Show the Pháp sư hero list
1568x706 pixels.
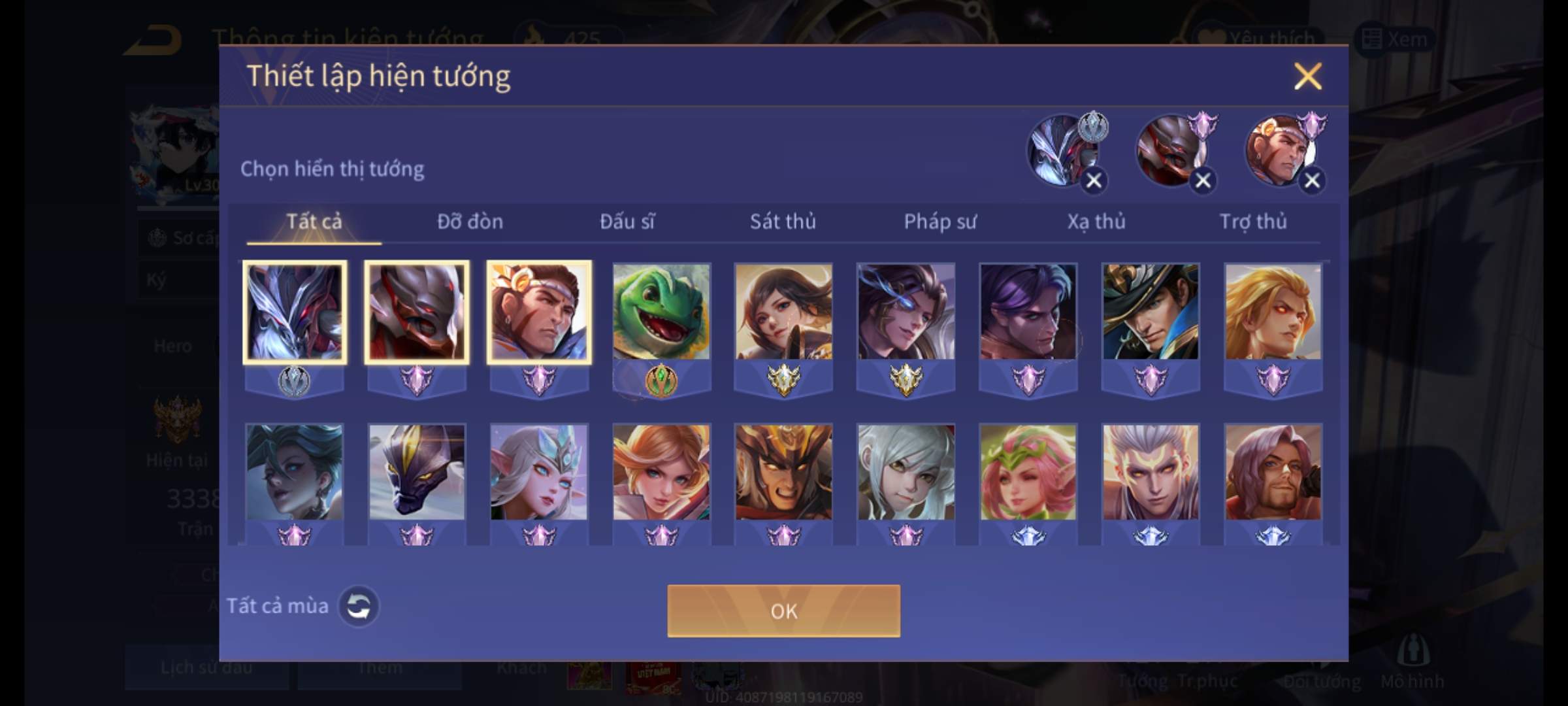pos(940,222)
